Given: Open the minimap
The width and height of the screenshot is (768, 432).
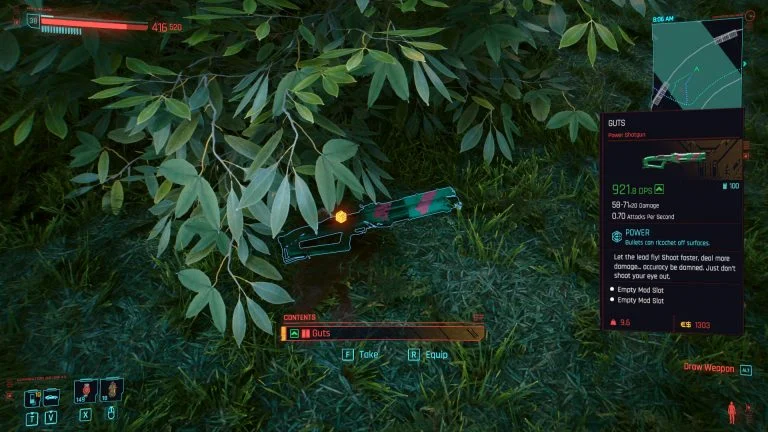Looking at the screenshot, I should click(x=696, y=60).
